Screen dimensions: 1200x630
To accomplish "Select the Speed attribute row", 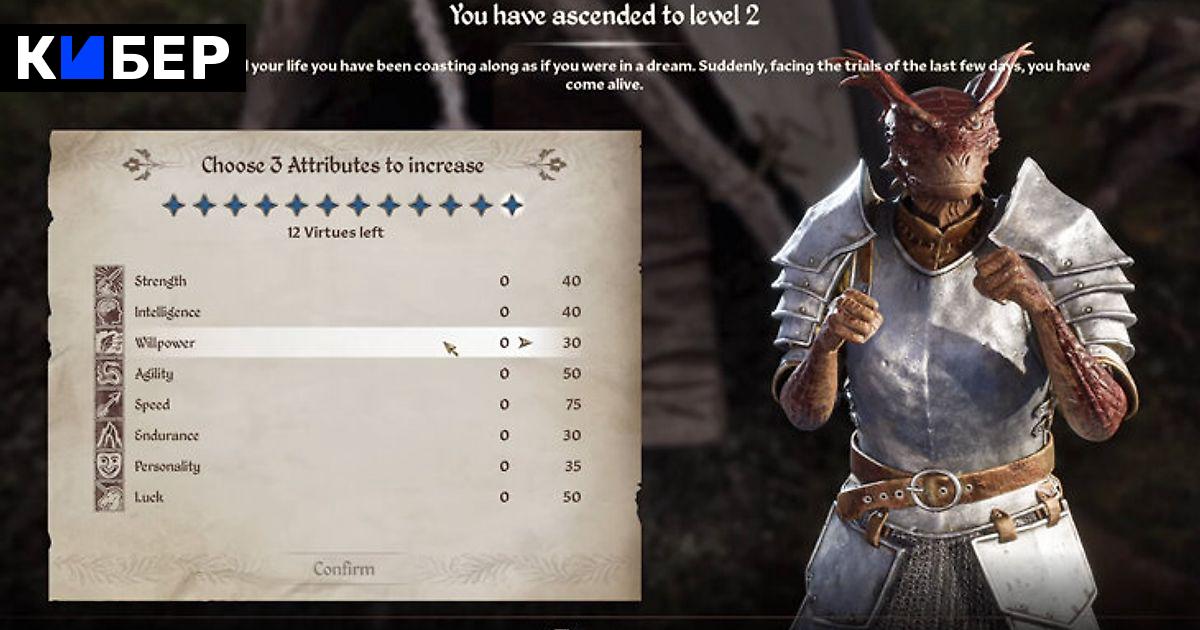I will [x=340, y=405].
